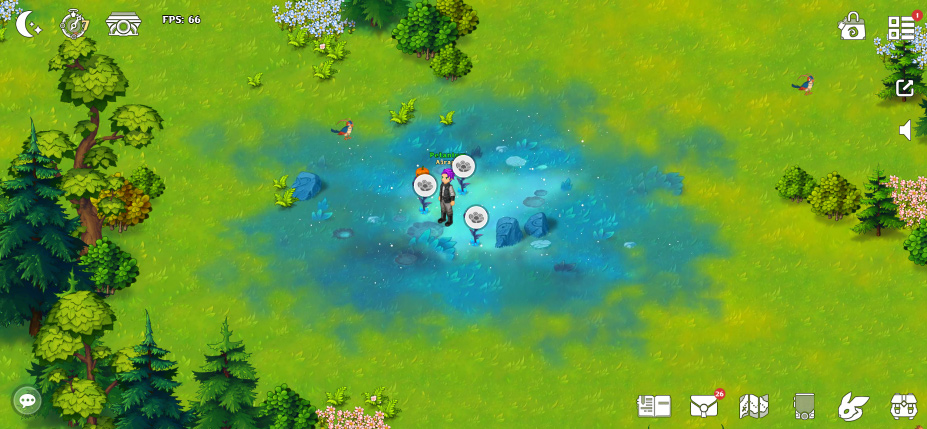
Task: Open the rabbit creature icon
Action: (853, 406)
